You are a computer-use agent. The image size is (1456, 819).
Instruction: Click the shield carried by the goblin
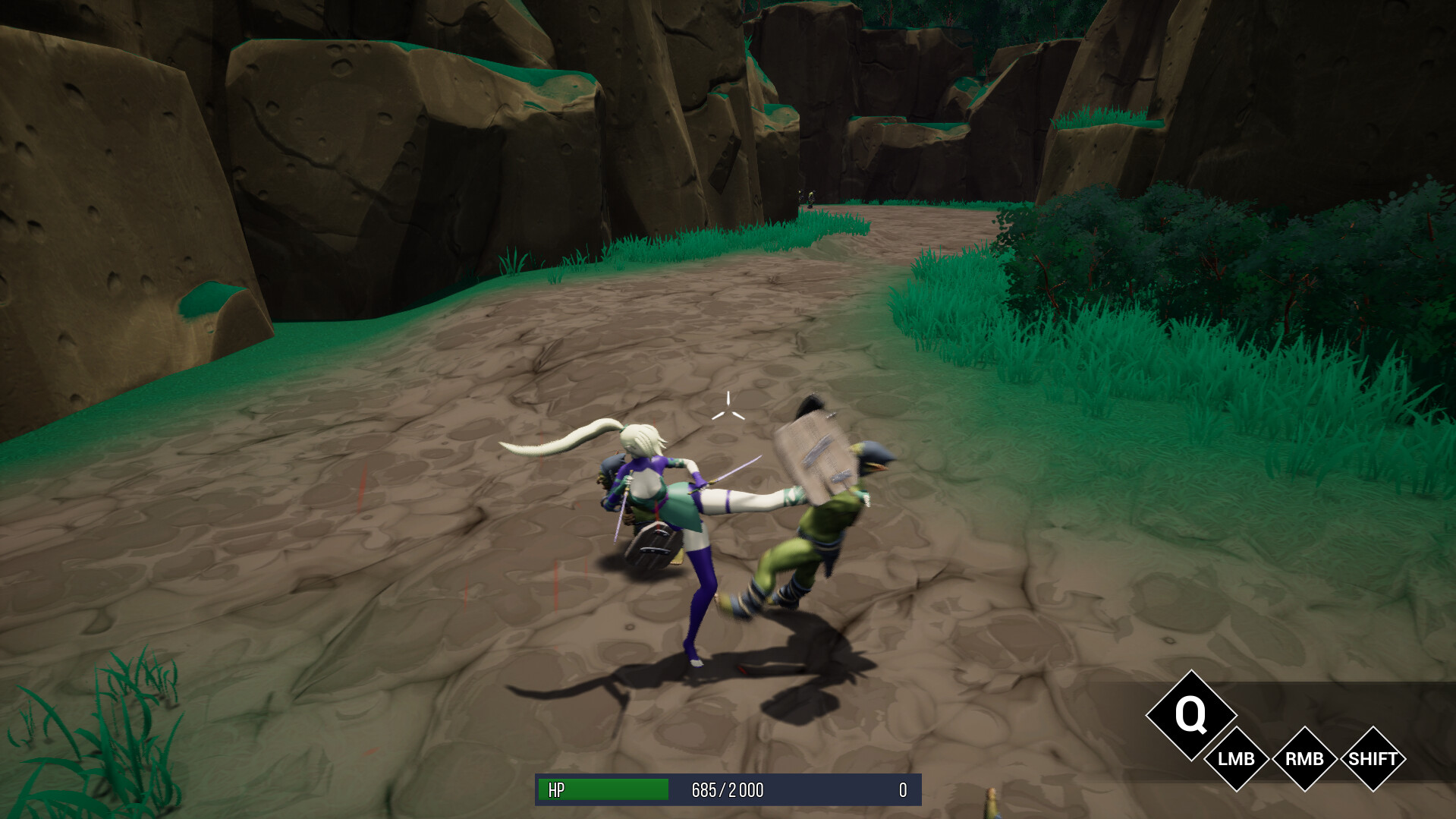tap(816, 455)
